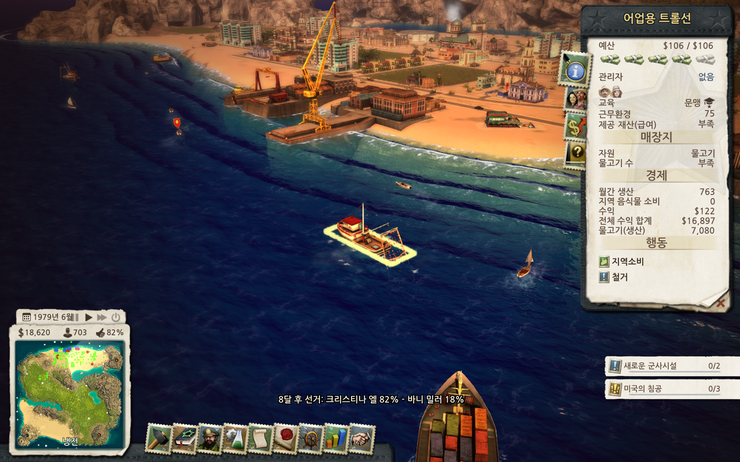740x462 pixels.
Task: Open the edicts scroll icon
Action: click(x=260, y=437)
